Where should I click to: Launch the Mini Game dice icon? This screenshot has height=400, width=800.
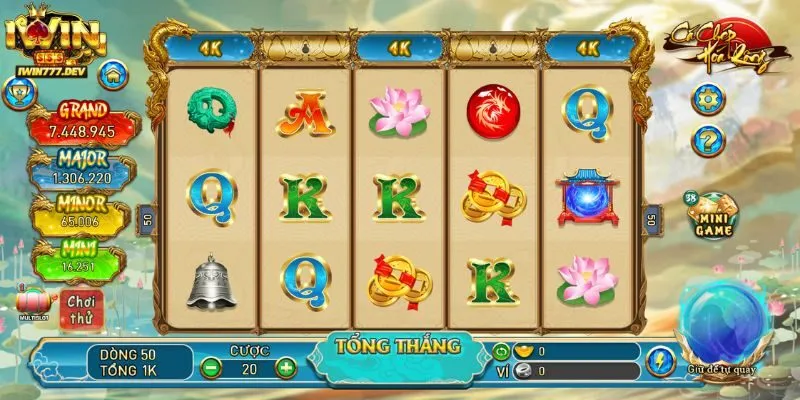point(712,214)
